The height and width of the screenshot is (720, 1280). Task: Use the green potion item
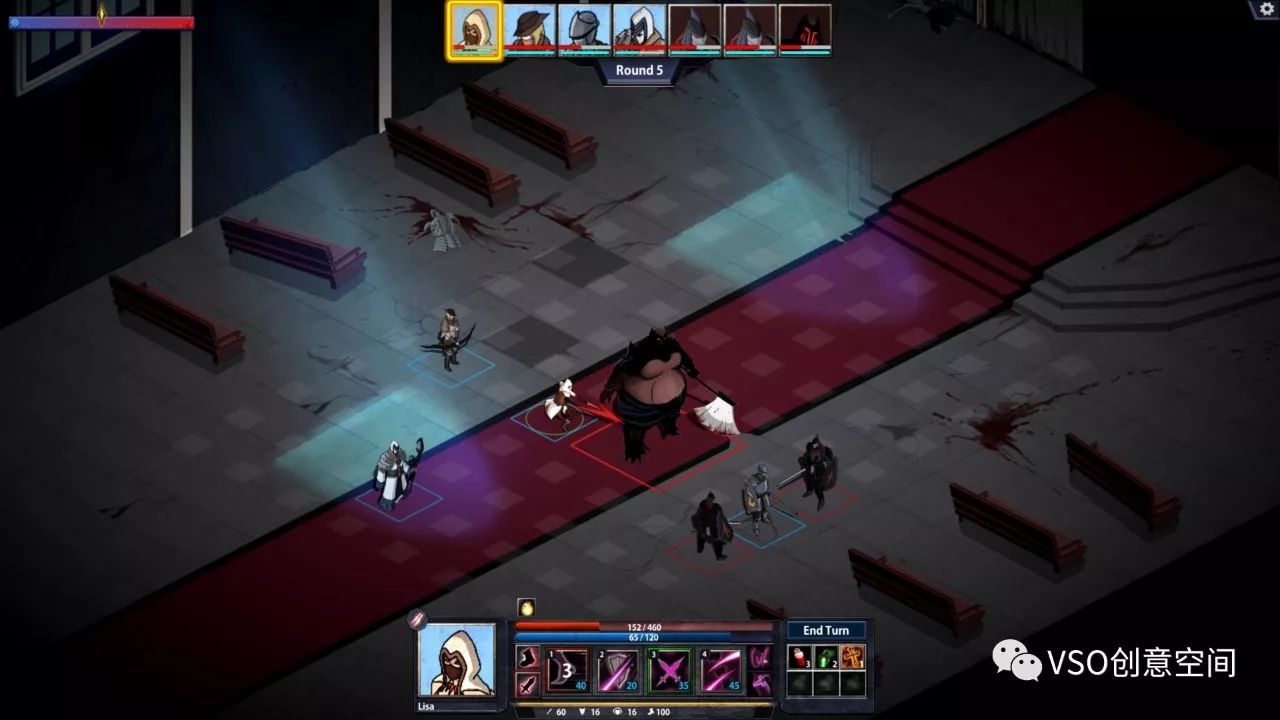point(826,658)
